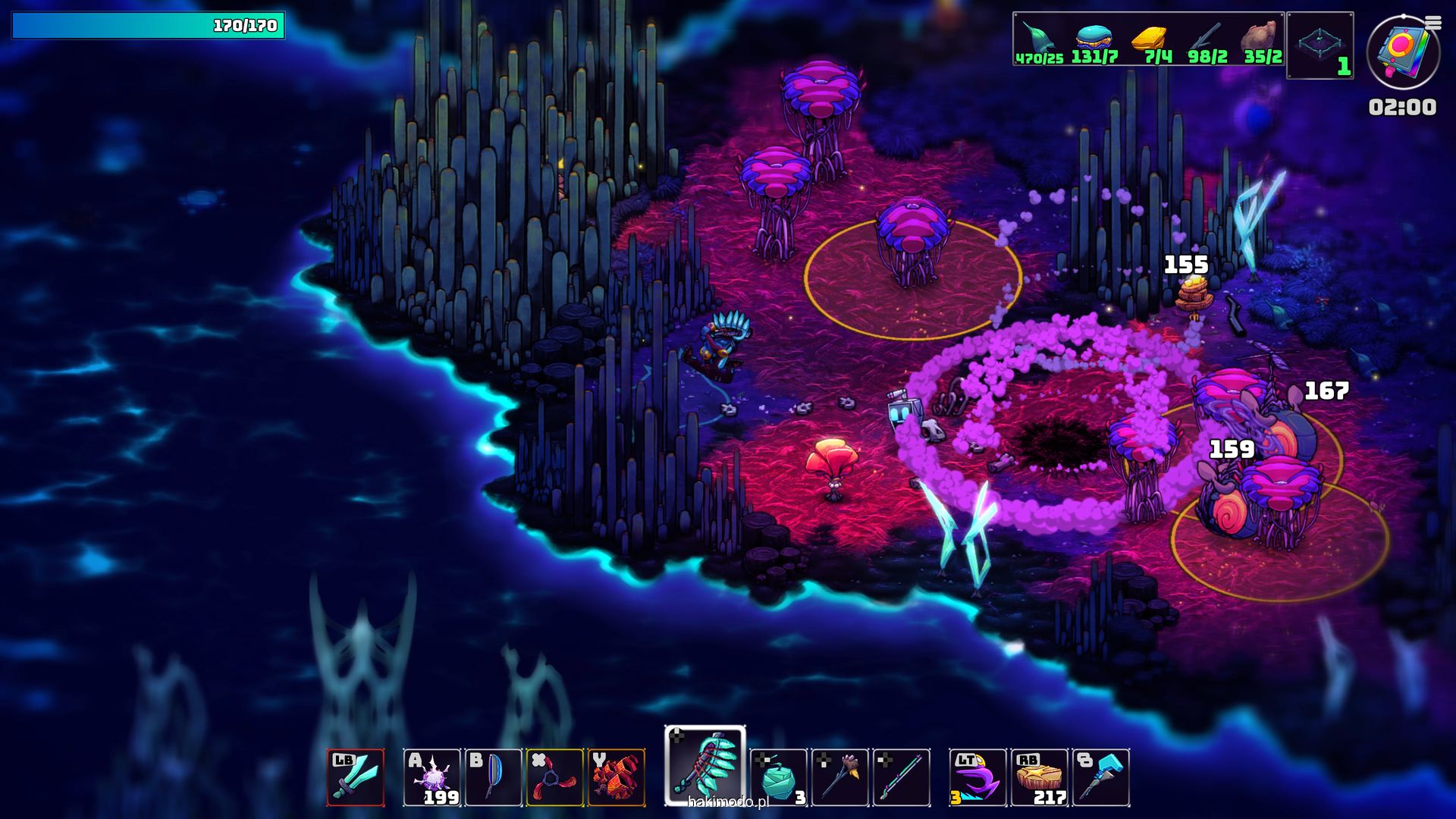Screen dimensions: 1456x819
Task: Select the dark twig resource icon
Action: (x=1206, y=38)
